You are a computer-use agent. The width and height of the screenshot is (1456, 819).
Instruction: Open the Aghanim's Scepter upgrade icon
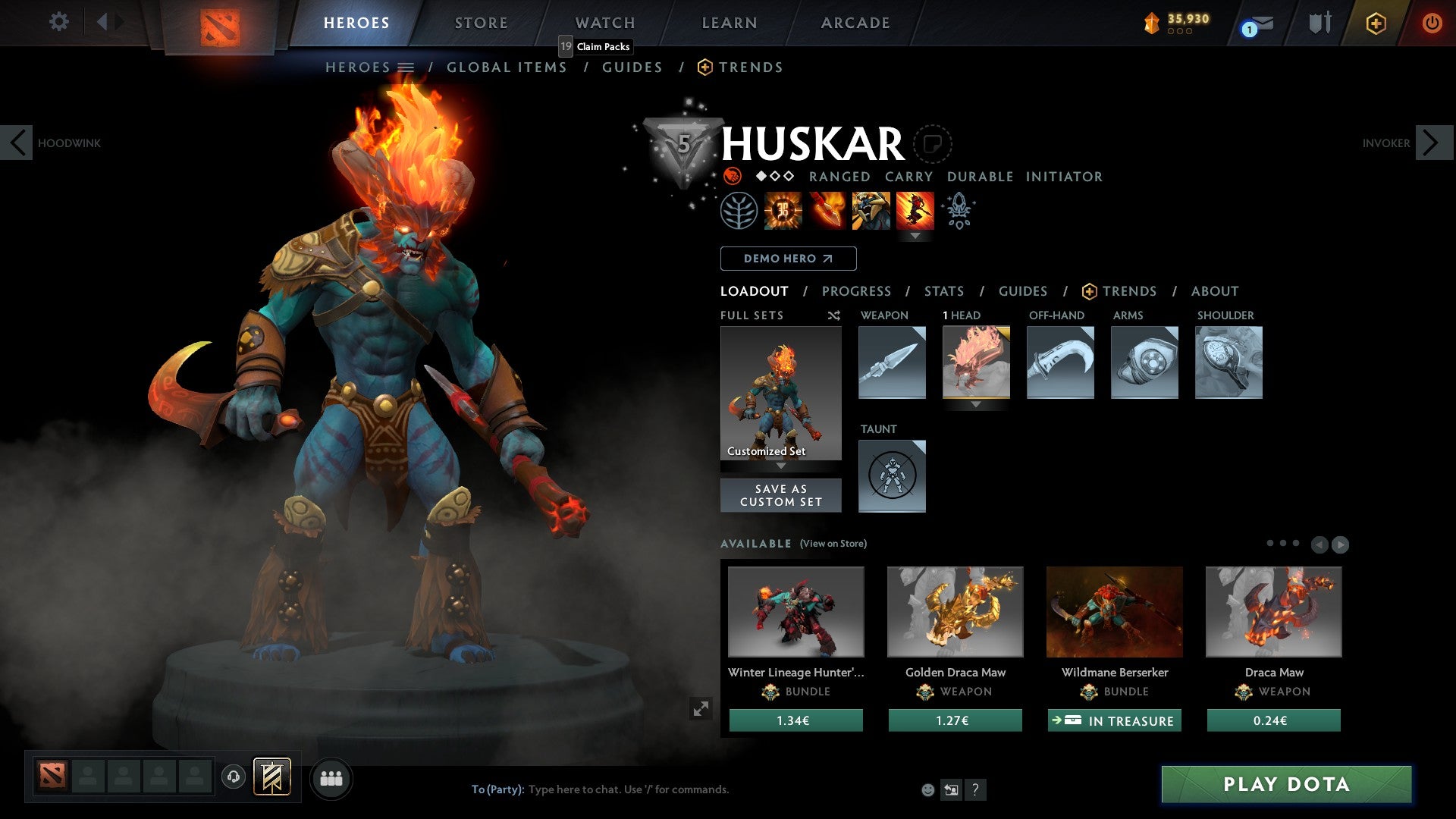click(959, 211)
